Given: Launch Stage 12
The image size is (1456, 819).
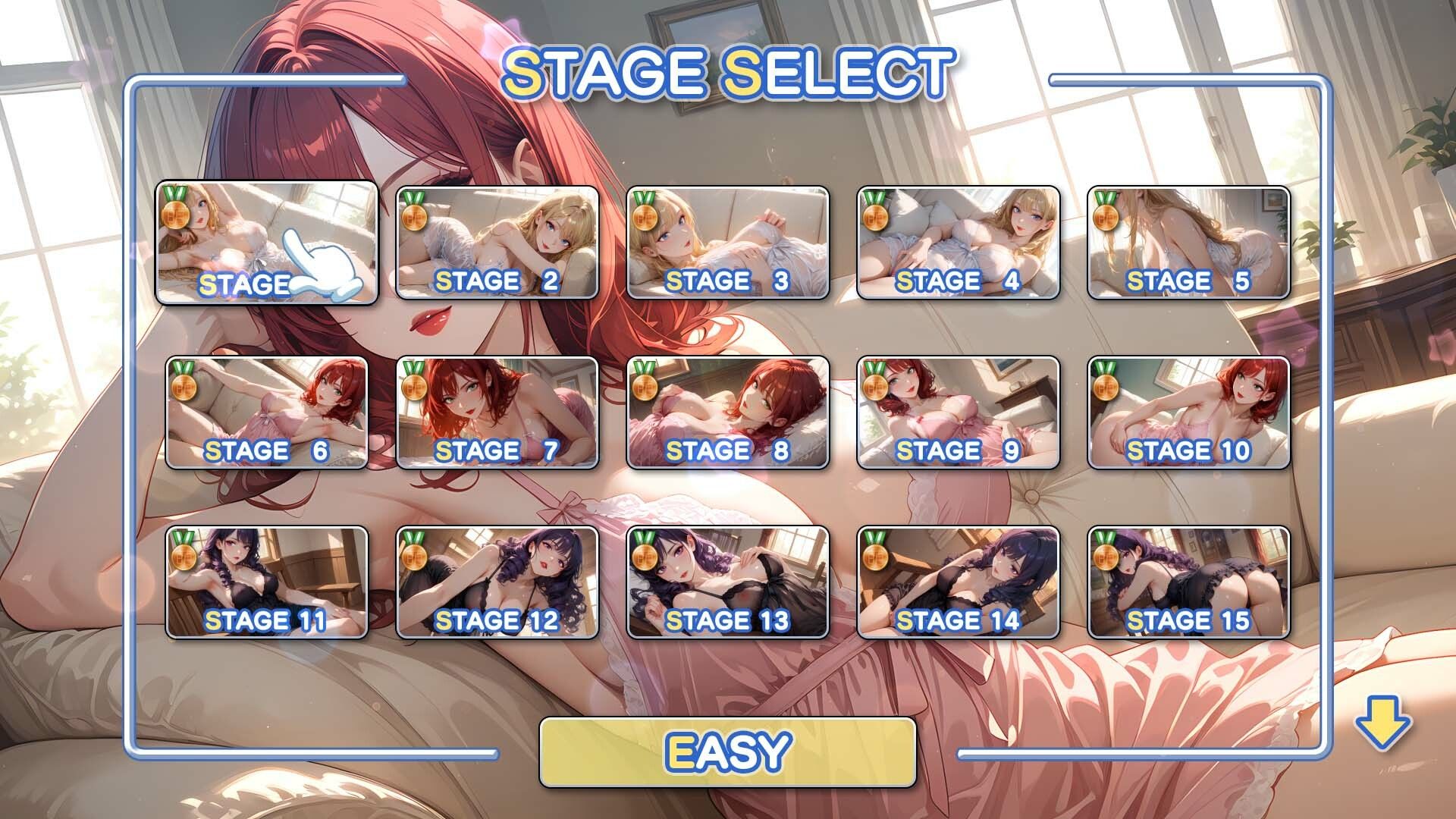Looking at the screenshot, I should [x=497, y=582].
